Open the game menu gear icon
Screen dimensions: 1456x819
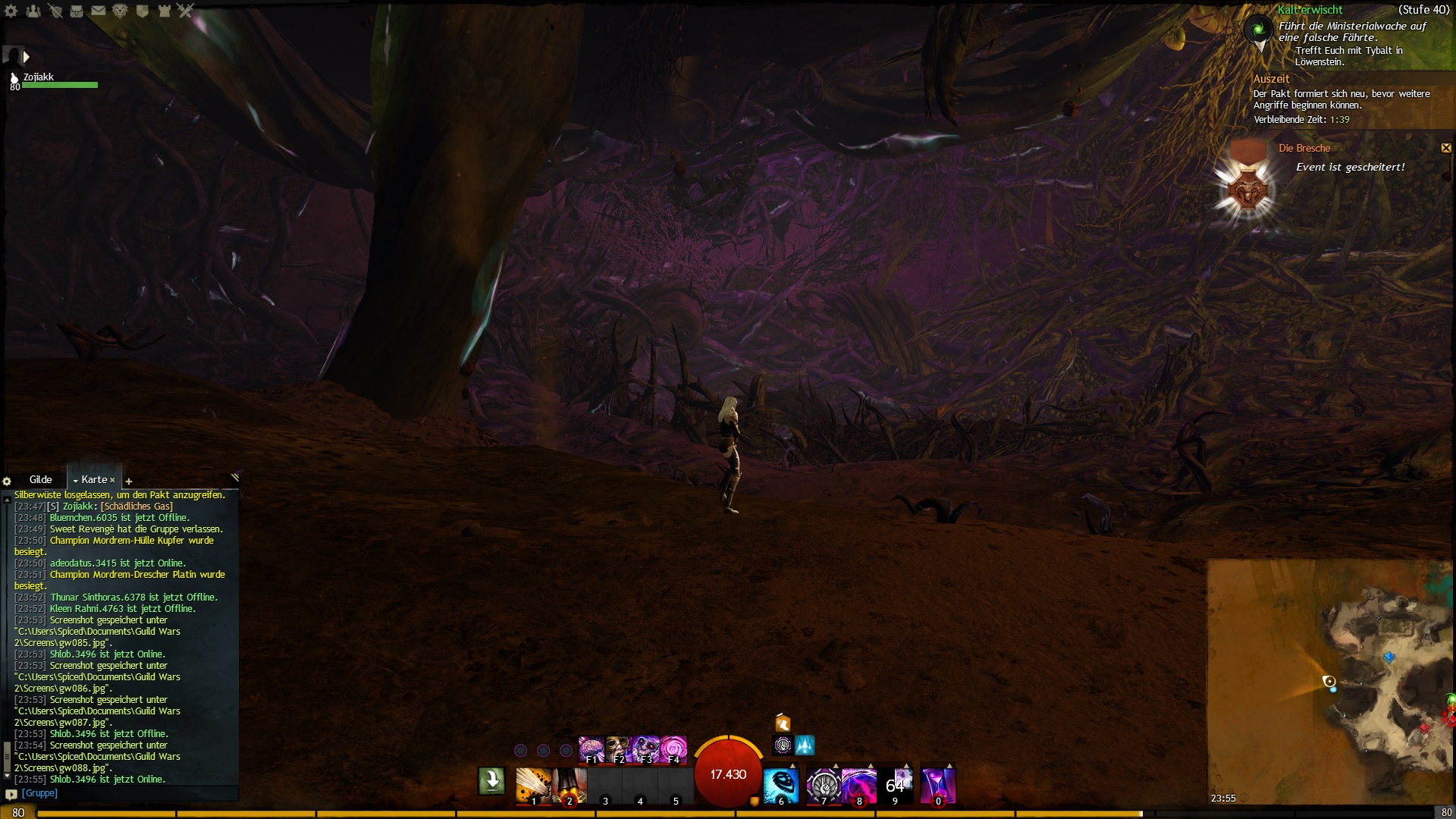[x=11, y=11]
